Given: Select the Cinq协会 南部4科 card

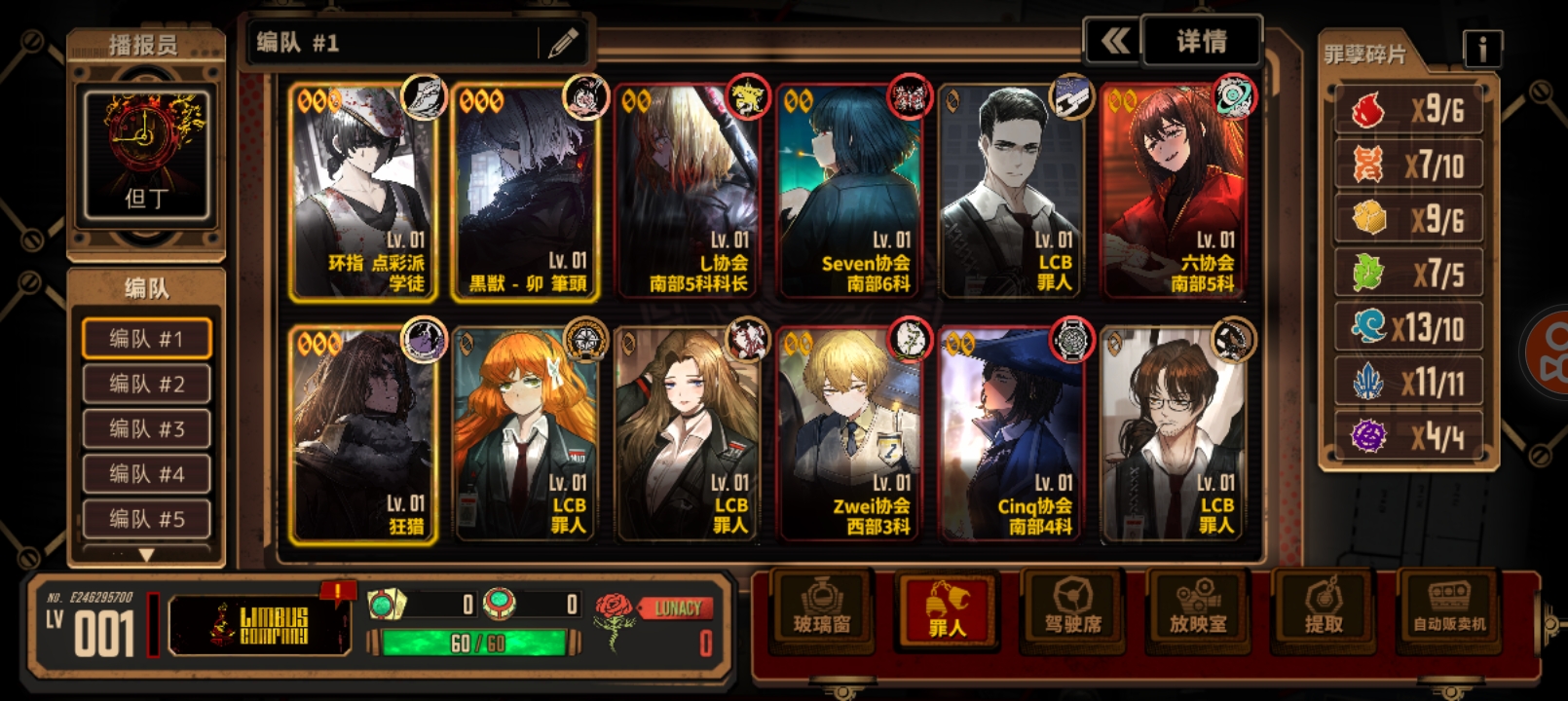Looking at the screenshot, I should click(x=1013, y=435).
